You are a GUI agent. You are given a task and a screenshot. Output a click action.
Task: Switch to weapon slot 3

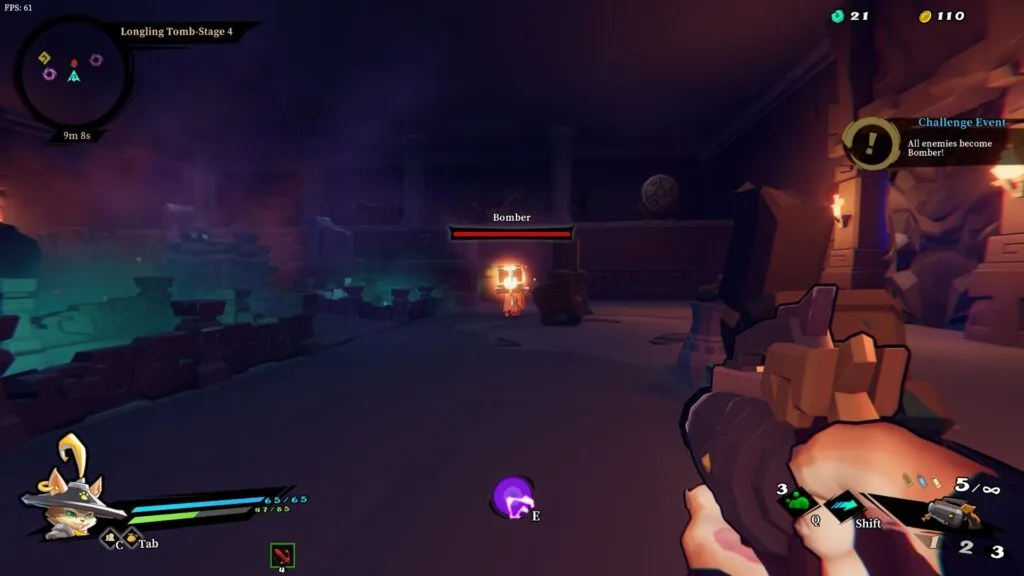pos(997,551)
